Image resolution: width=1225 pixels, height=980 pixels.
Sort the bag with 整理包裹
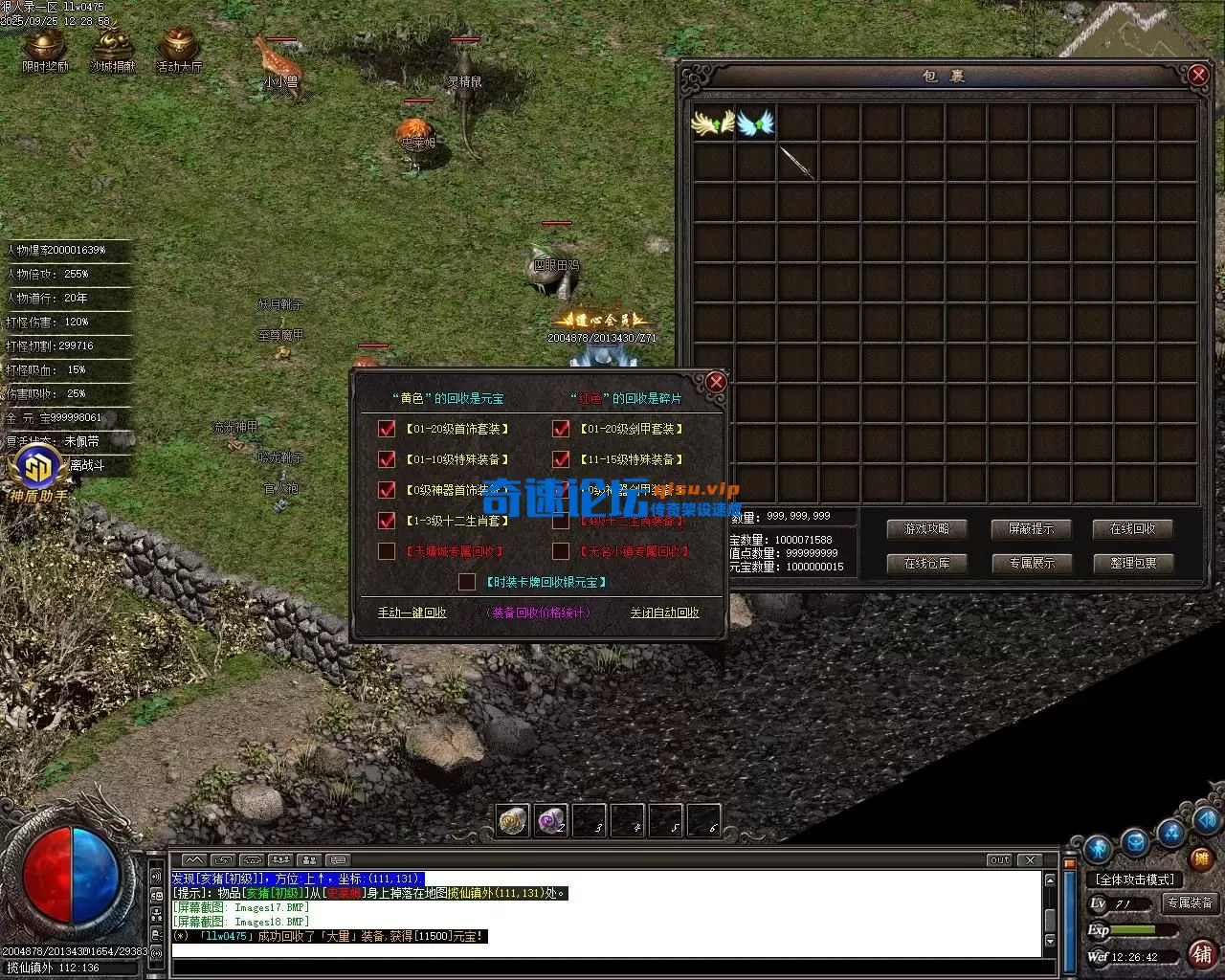(1133, 563)
